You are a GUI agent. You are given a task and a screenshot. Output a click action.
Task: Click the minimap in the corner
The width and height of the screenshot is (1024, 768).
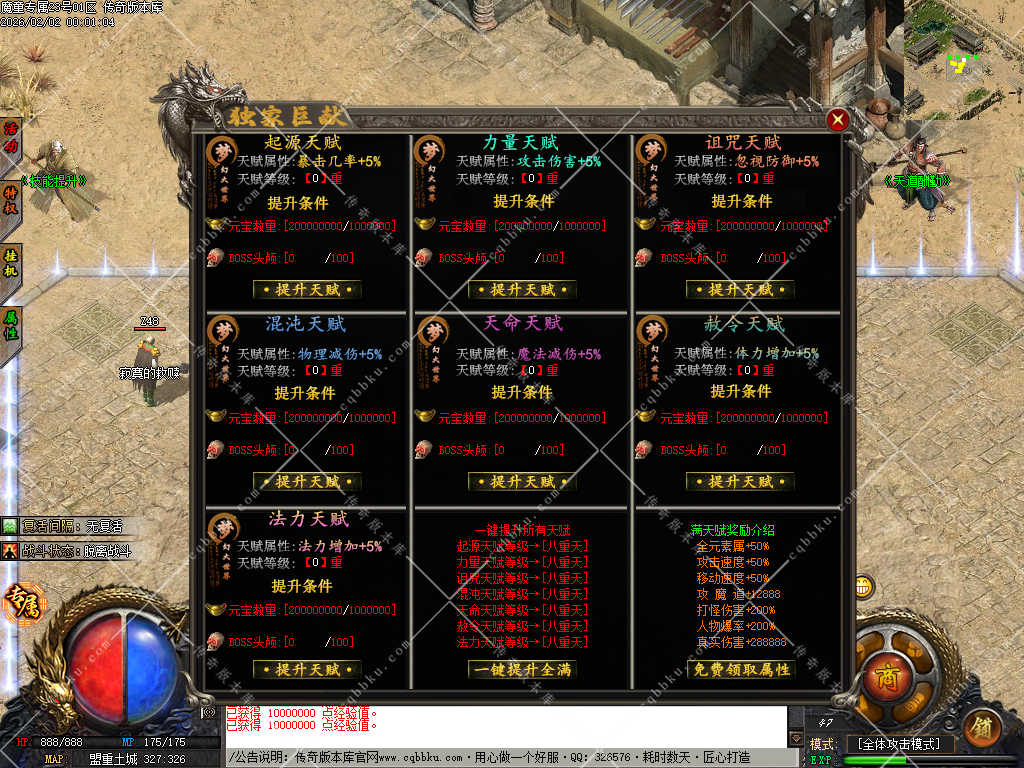coord(964,58)
